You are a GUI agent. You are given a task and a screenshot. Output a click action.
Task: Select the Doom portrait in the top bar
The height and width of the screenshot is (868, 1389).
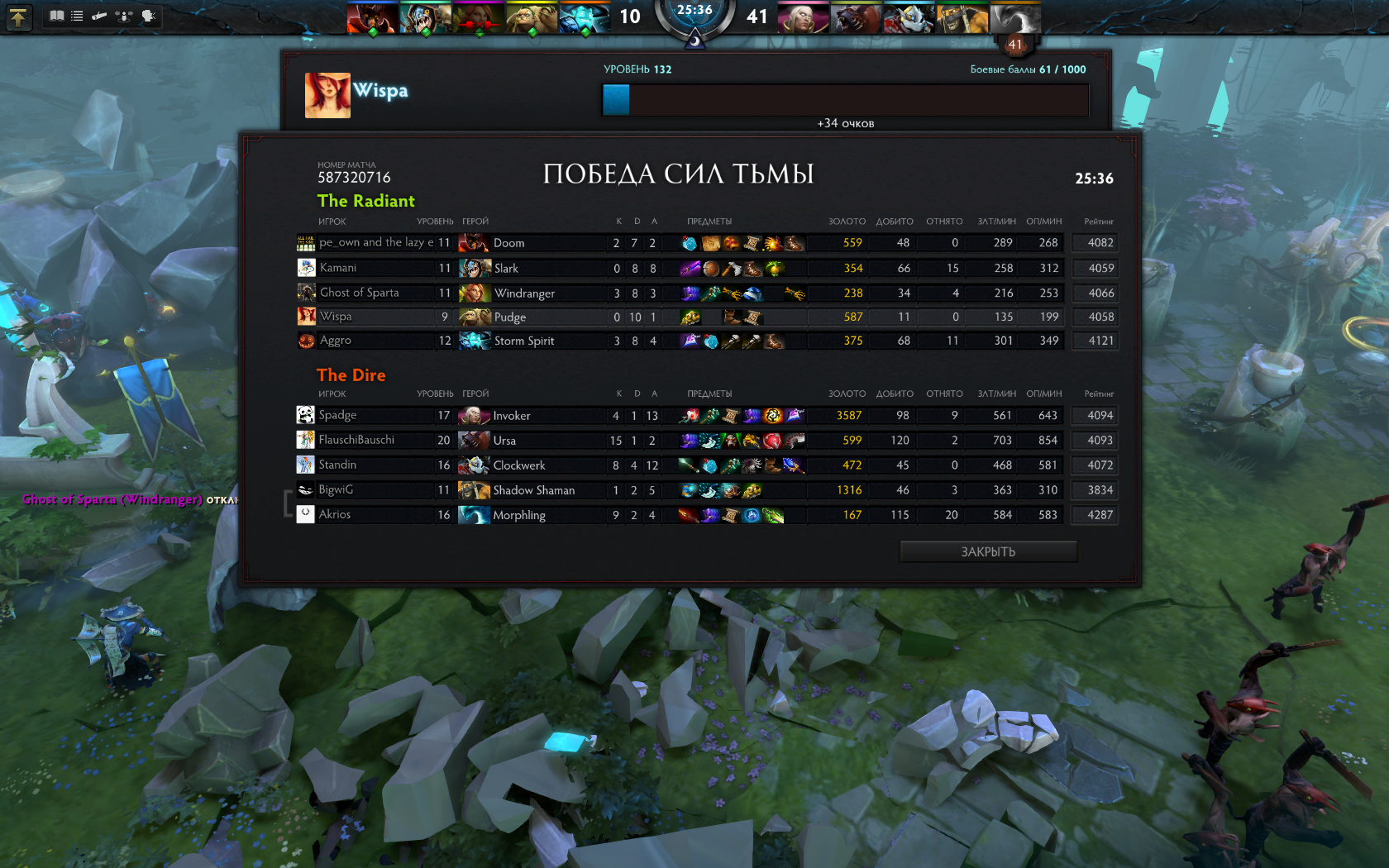pos(371,17)
